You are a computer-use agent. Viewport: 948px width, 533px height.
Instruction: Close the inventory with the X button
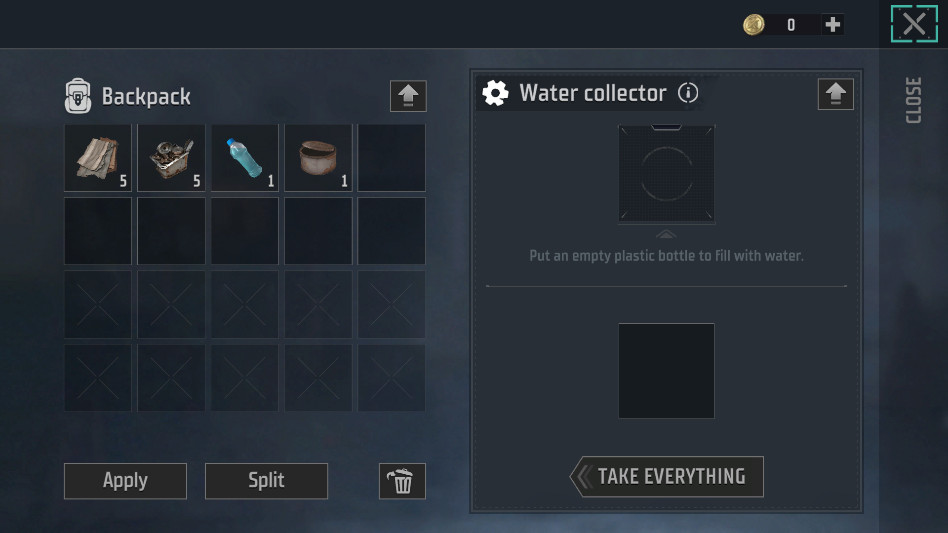click(914, 25)
